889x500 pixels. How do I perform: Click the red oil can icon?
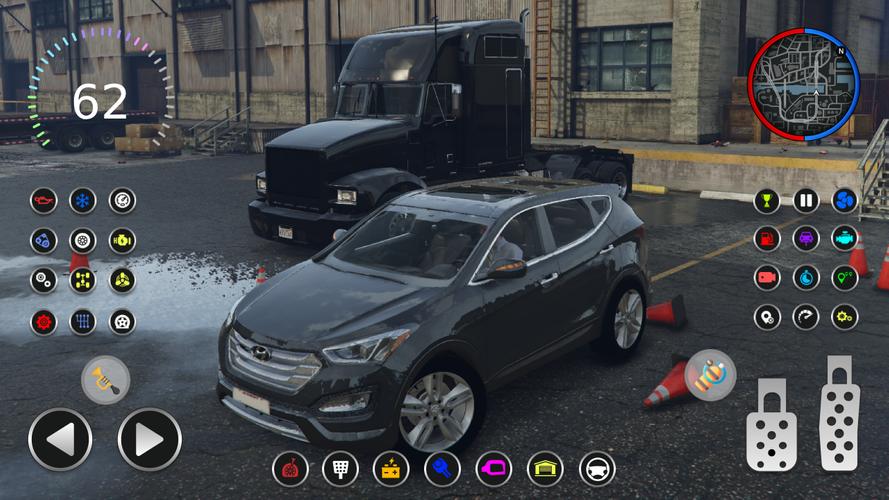pos(44,201)
